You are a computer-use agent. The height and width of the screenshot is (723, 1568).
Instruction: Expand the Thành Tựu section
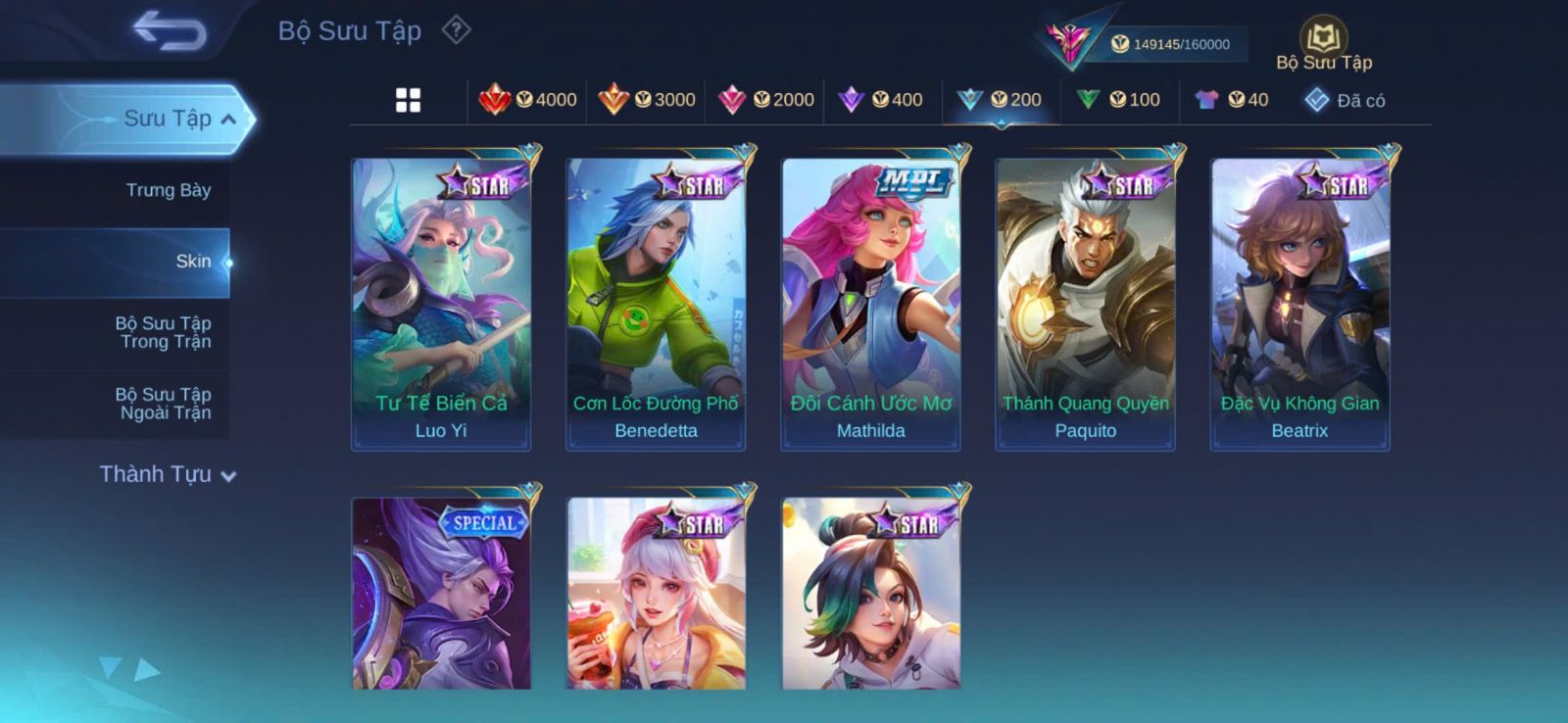[x=167, y=474]
